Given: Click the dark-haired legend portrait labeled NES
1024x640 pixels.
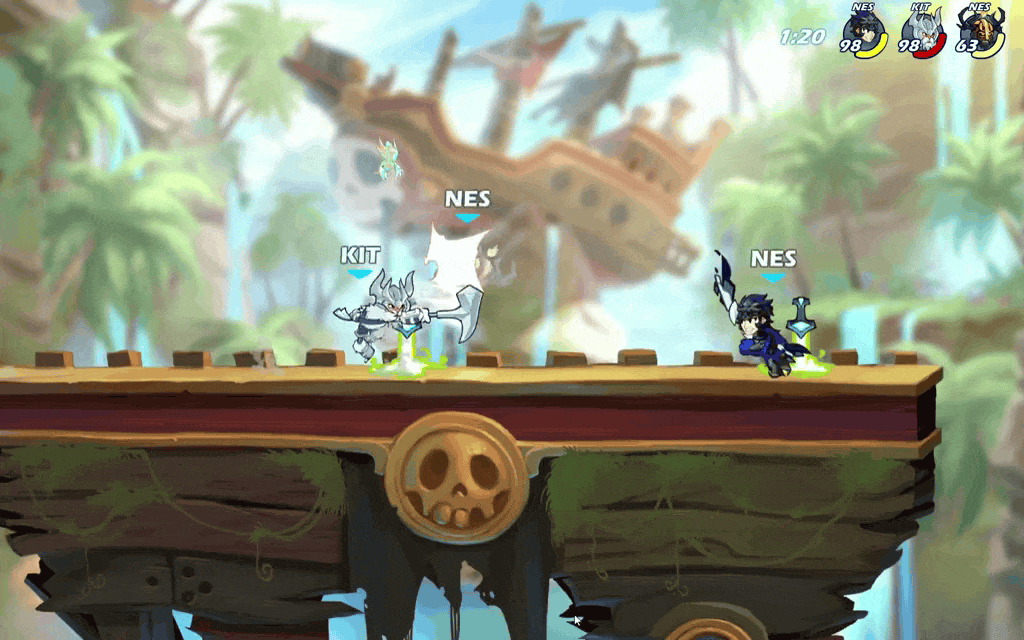Looking at the screenshot, I should point(862,29).
